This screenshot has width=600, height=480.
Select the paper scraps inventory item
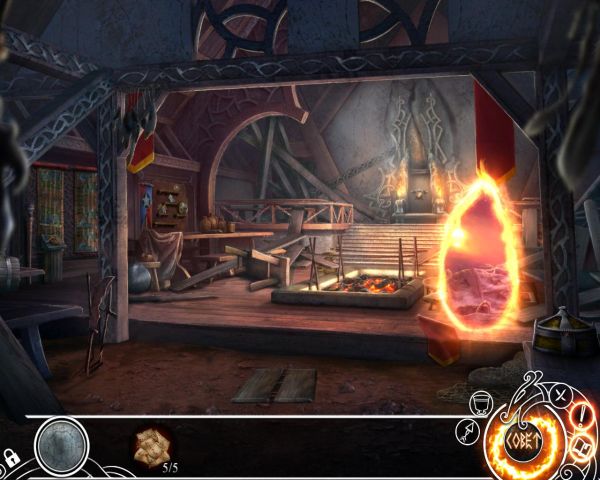click(x=153, y=445)
